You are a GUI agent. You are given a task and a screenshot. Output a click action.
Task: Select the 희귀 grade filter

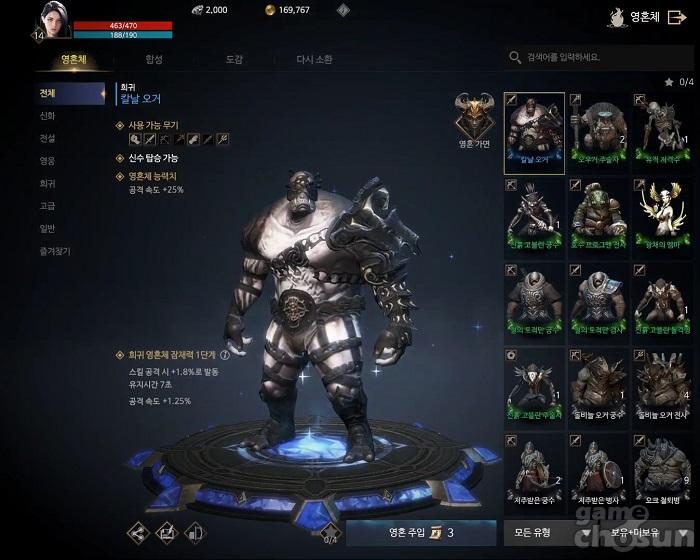tap(48, 184)
